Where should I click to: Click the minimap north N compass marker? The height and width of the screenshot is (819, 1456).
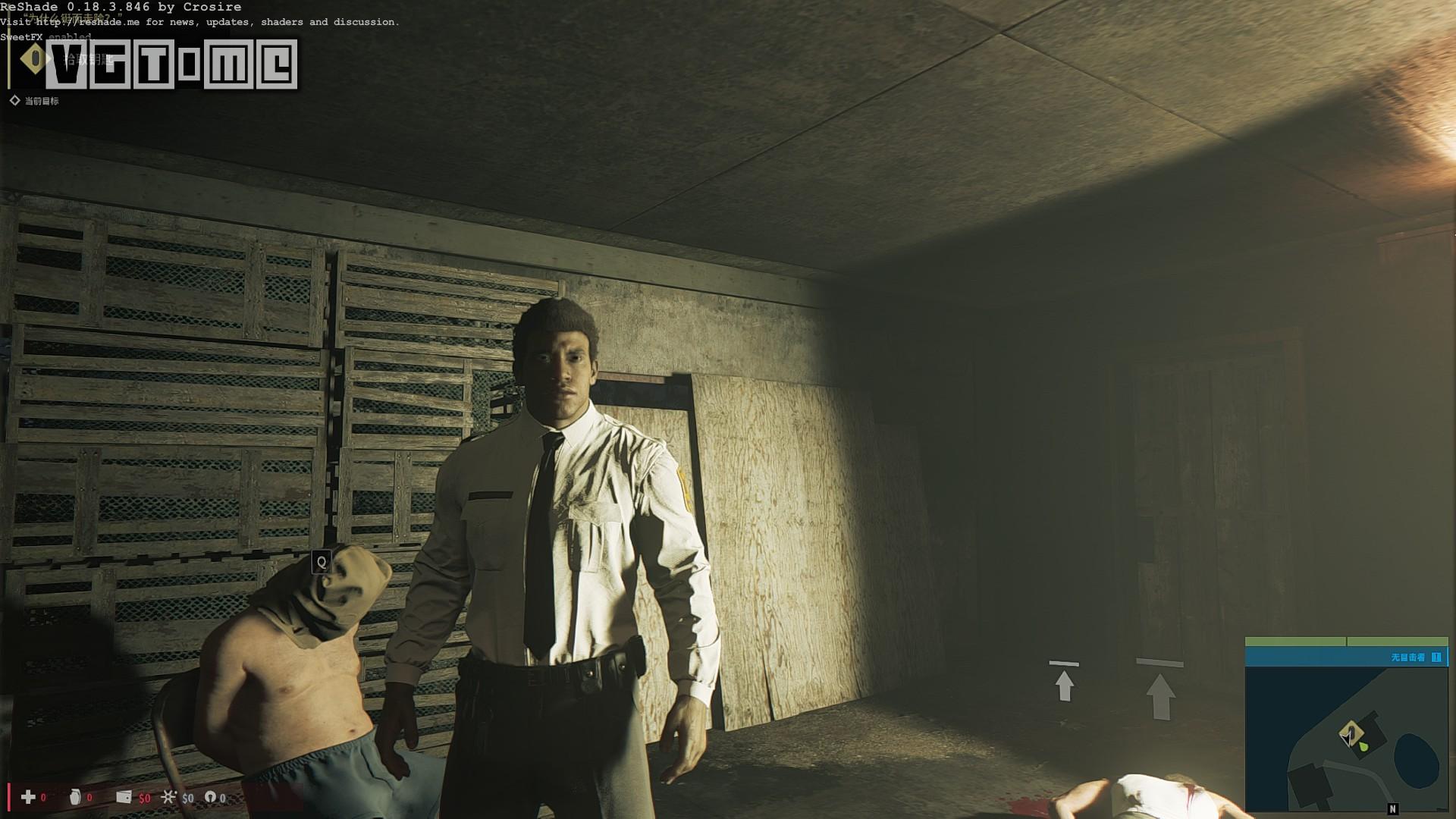[1392, 809]
